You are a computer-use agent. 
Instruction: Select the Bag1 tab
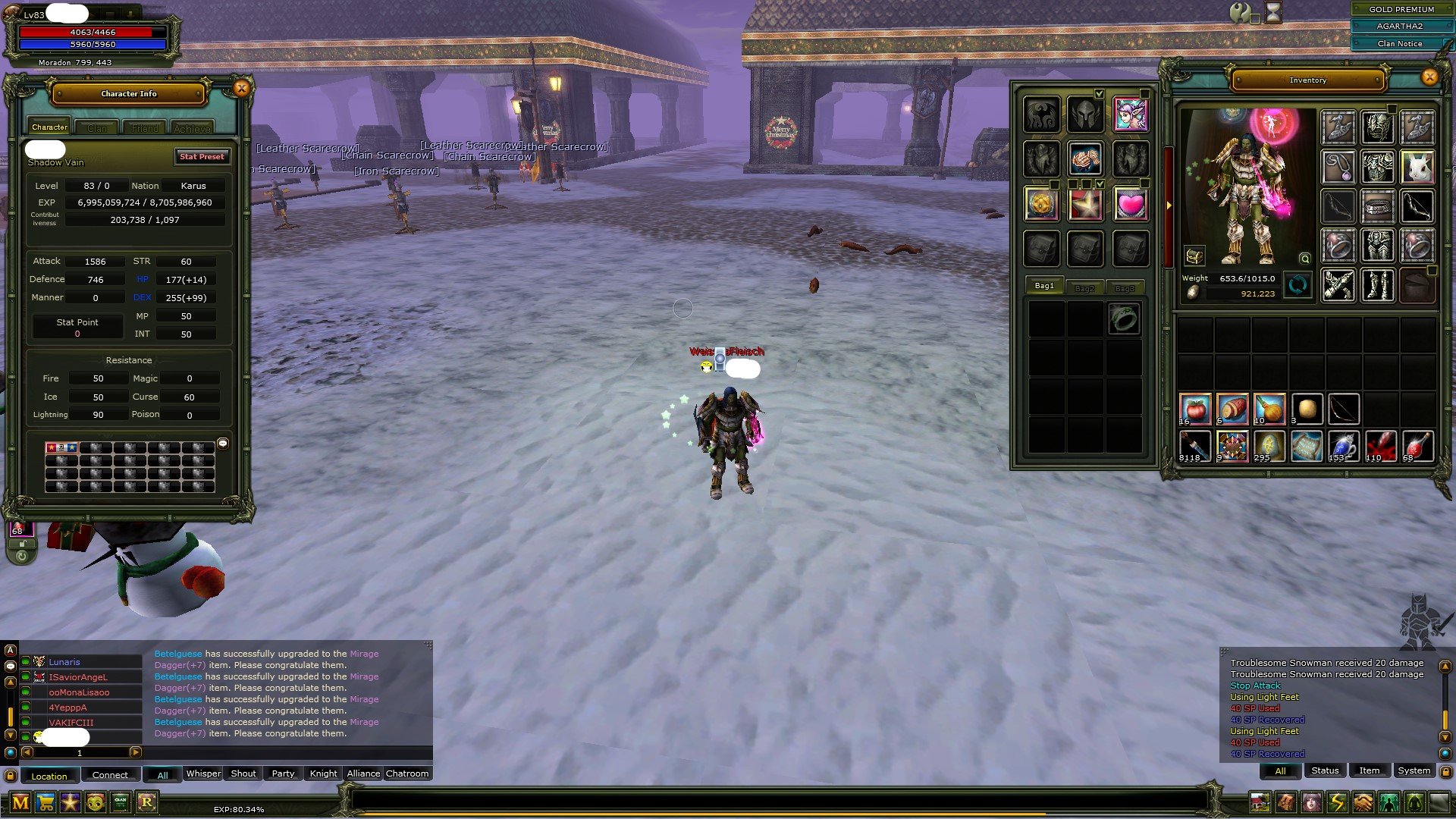click(x=1044, y=286)
